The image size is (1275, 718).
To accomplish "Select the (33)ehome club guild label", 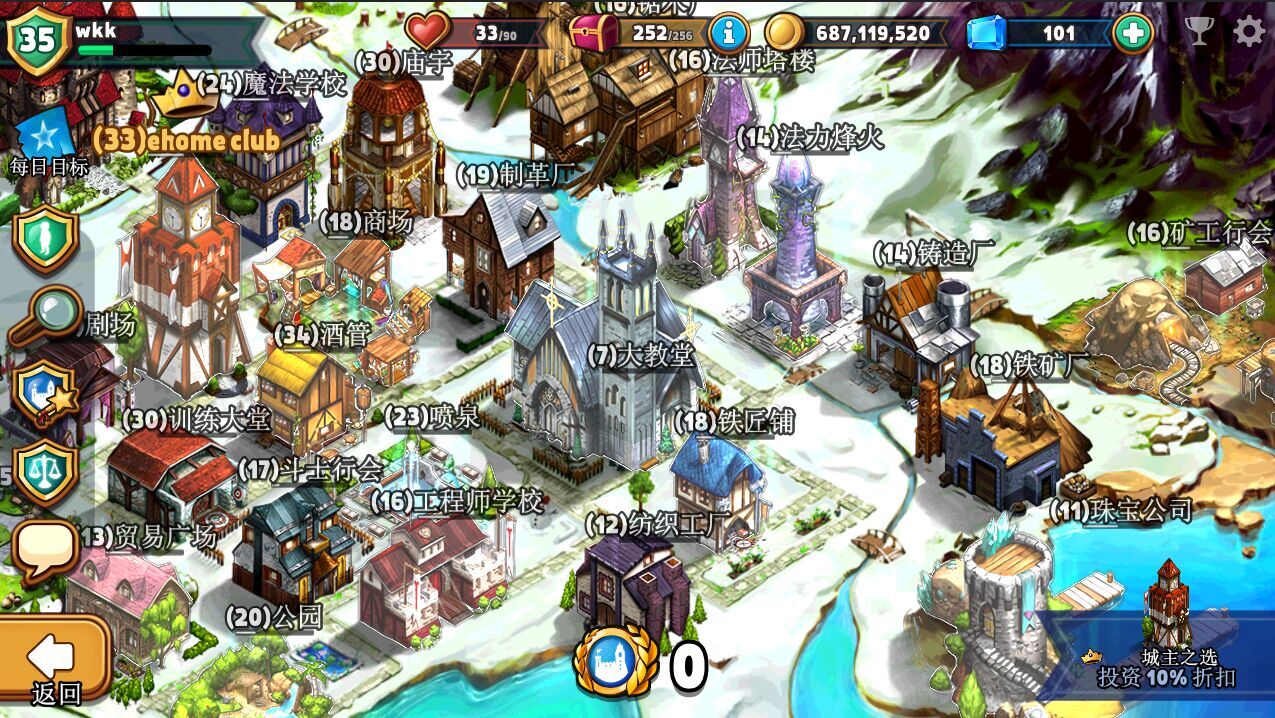I will [186, 141].
